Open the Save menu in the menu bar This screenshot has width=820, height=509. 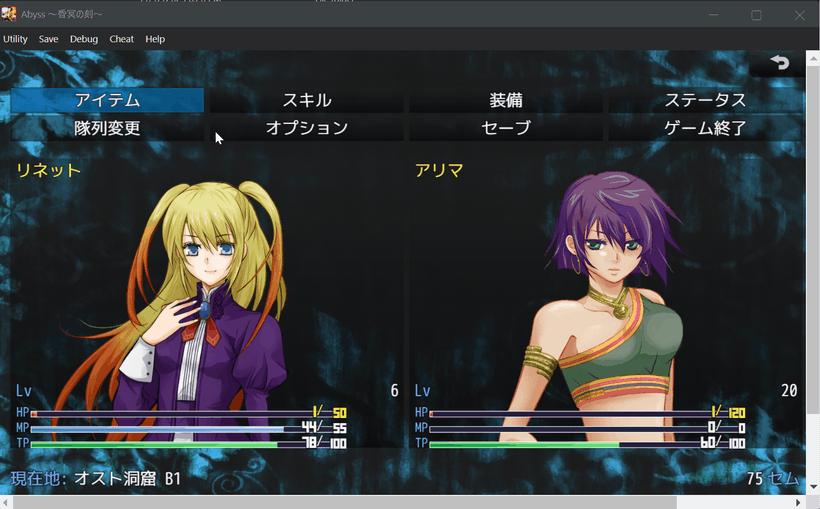pos(48,39)
